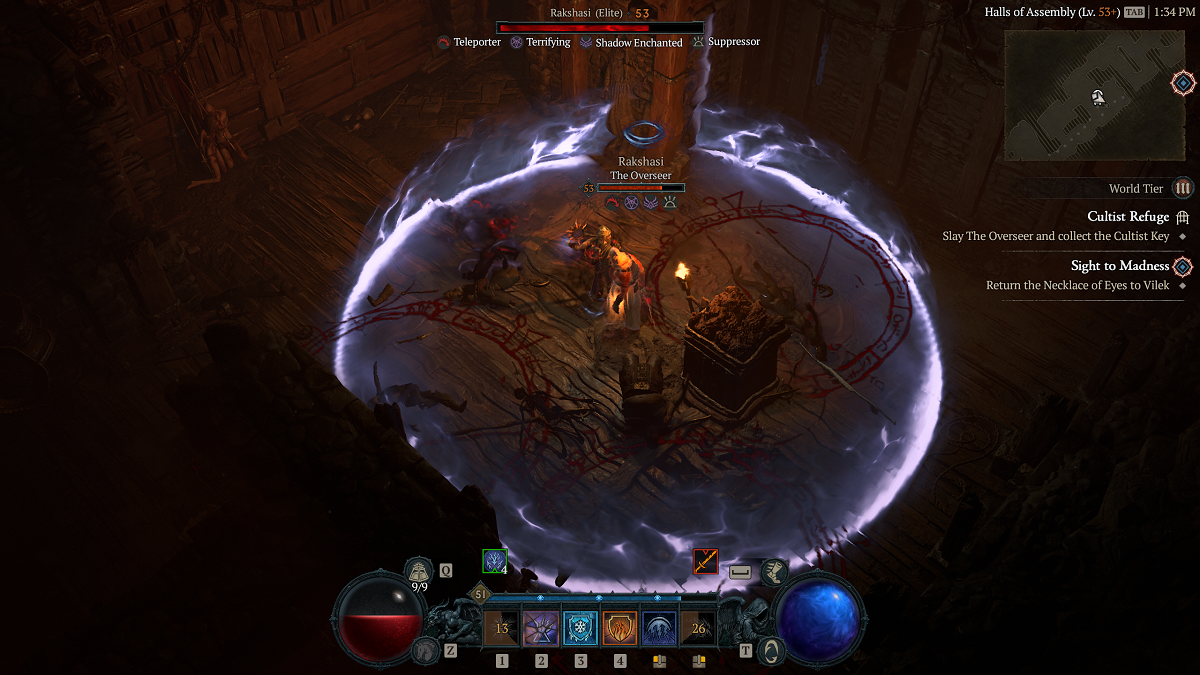The image size is (1200, 675).
Task: Use the healing potion icon
Action: (419, 571)
